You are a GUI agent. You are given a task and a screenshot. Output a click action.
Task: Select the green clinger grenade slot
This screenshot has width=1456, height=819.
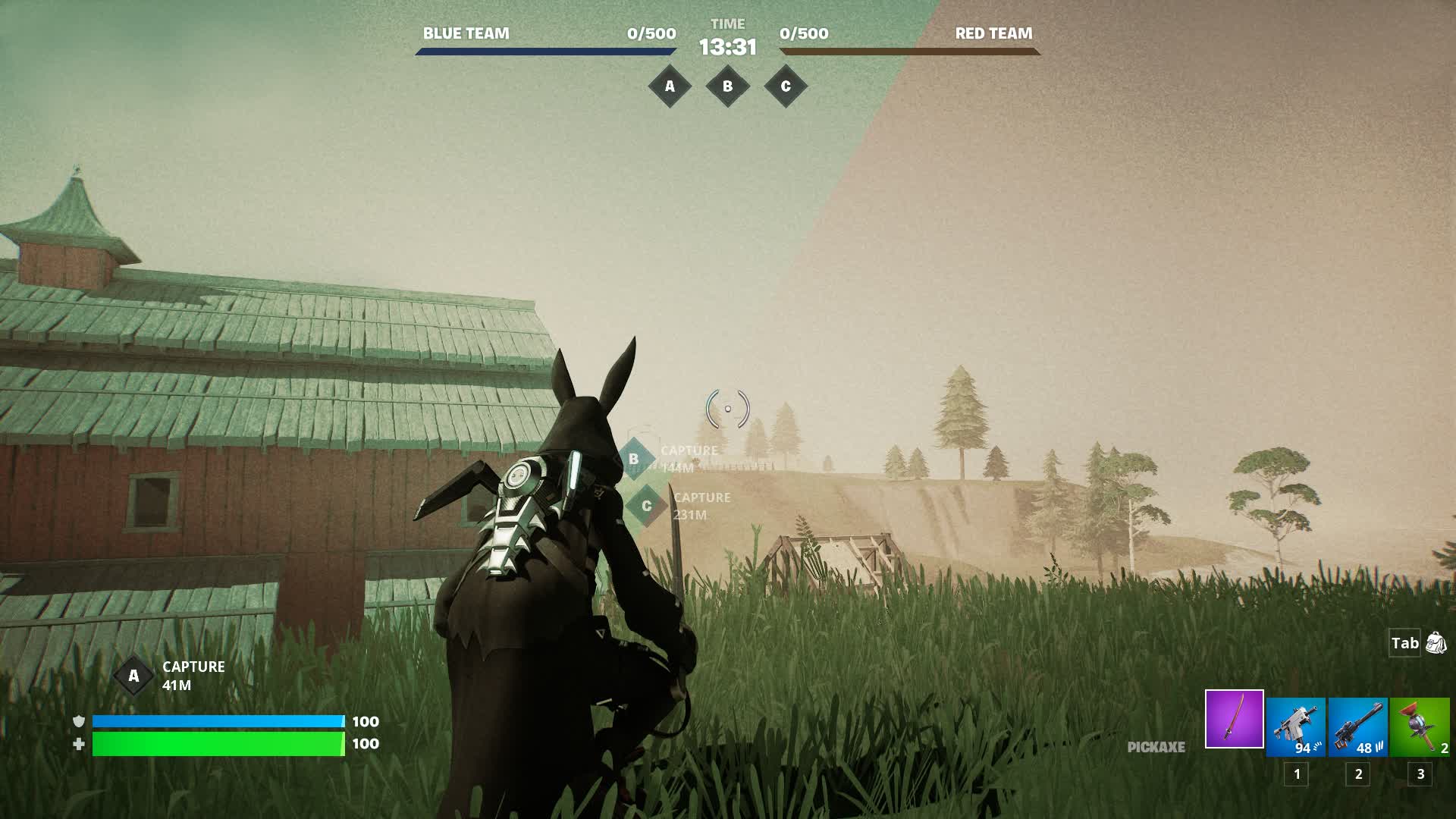coord(1420,727)
